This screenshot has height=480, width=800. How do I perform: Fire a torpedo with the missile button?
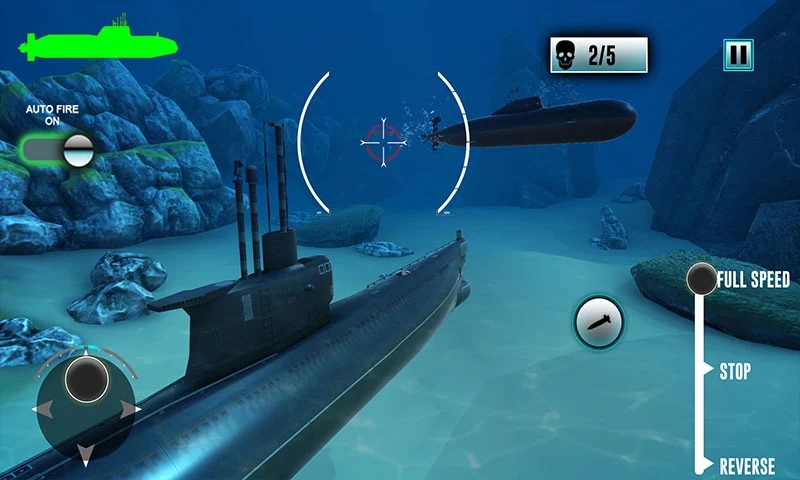pos(599,322)
